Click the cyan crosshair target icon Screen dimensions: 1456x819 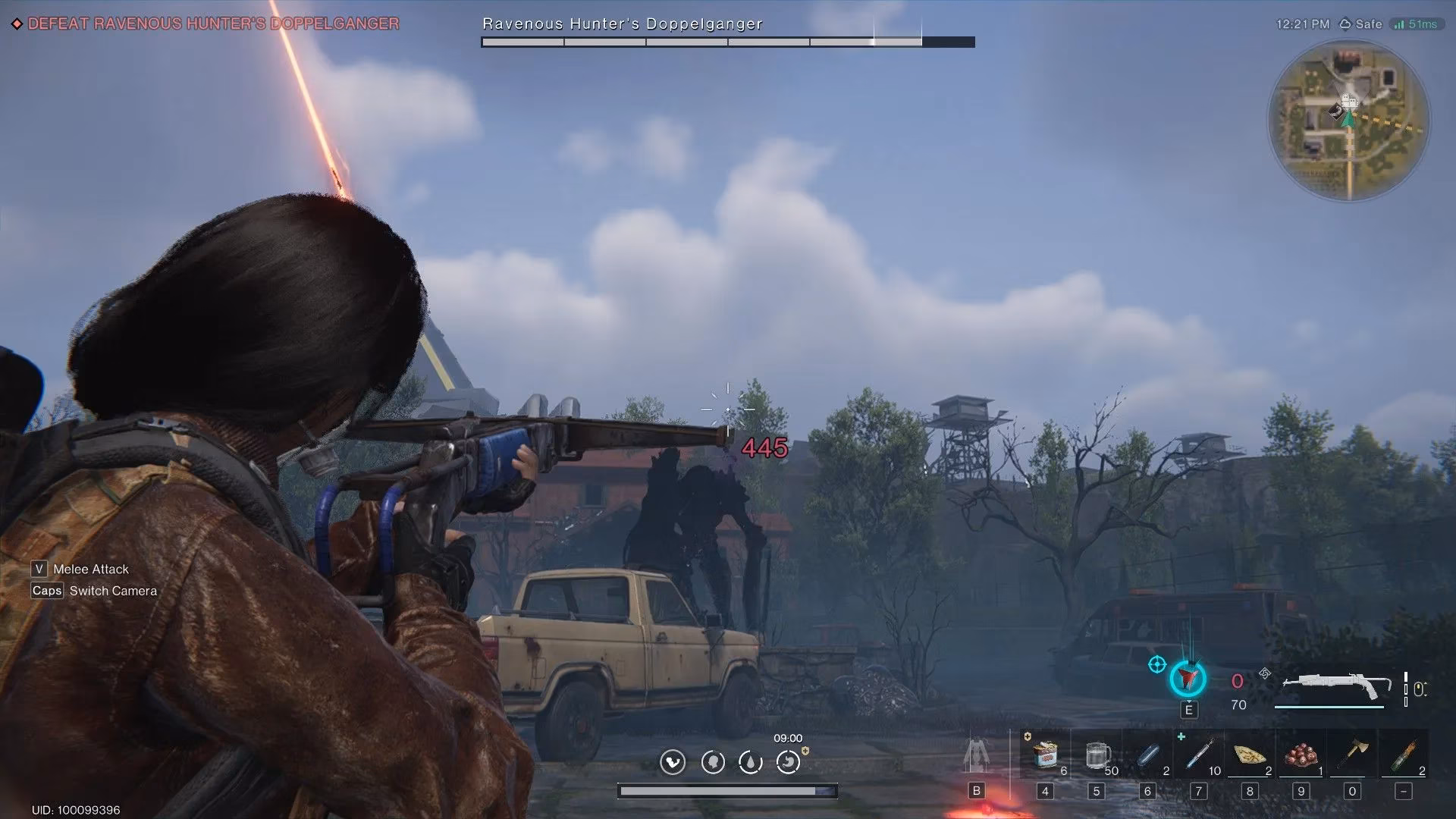pyautogui.click(x=1156, y=665)
